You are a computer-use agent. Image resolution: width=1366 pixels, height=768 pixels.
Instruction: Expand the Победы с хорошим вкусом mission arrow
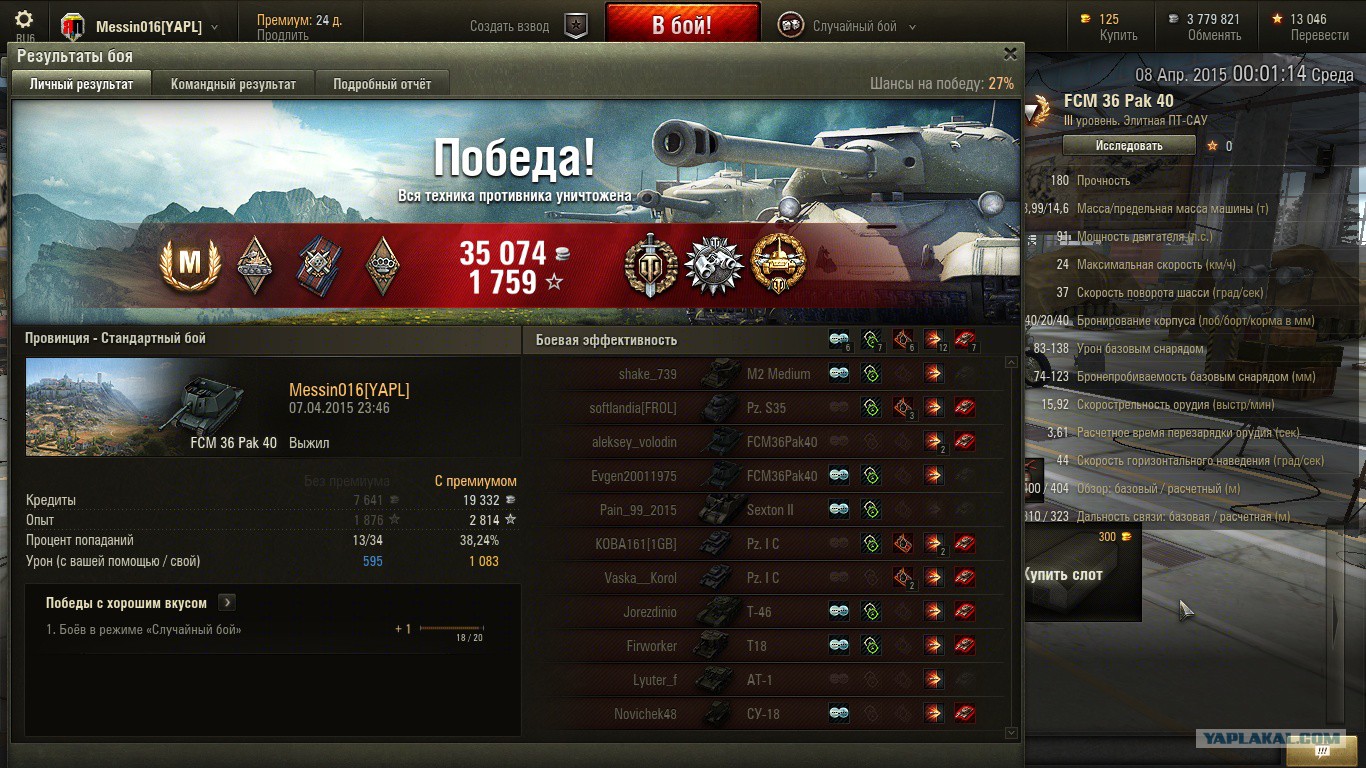tap(227, 603)
